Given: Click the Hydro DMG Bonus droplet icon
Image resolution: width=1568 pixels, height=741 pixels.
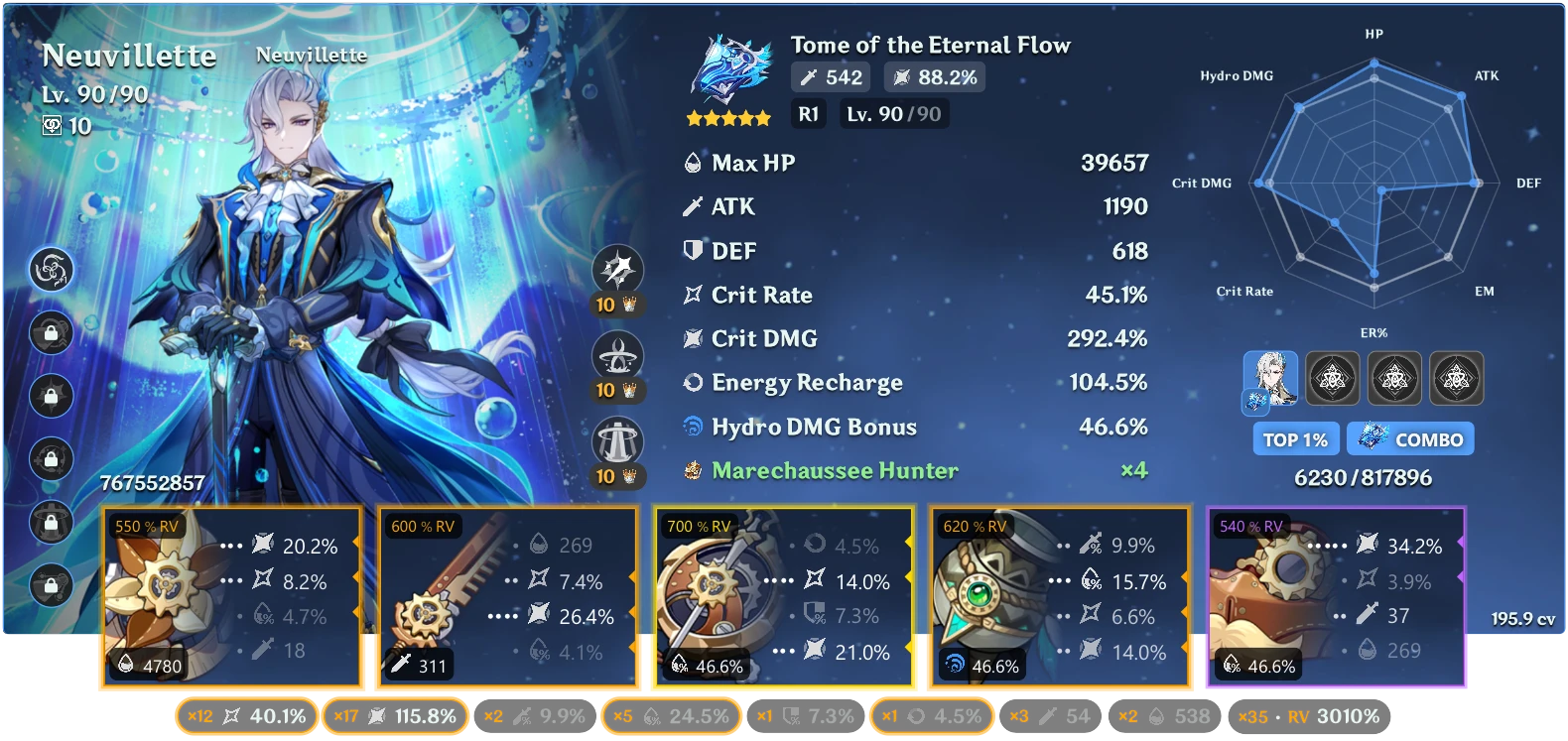Looking at the screenshot, I should [692, 426].
